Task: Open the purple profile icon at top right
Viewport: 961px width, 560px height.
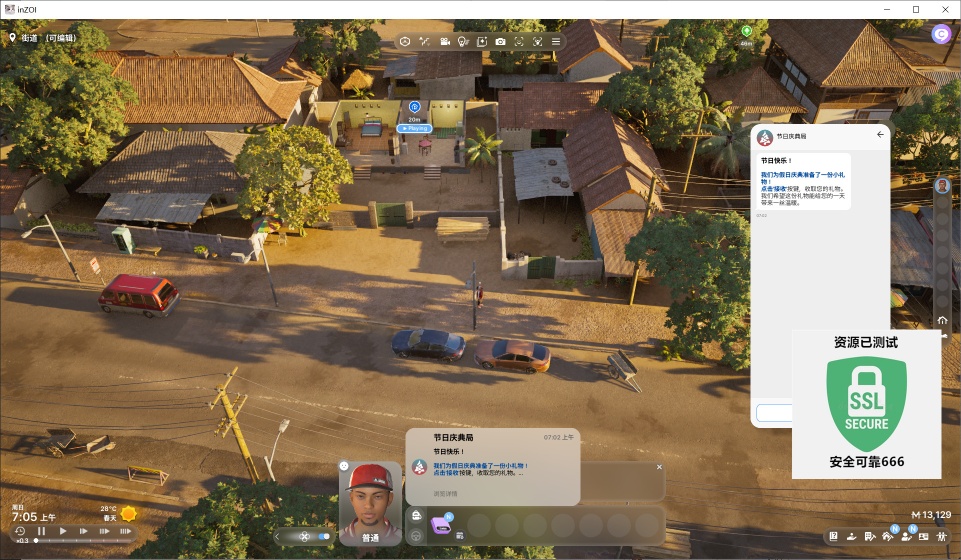Action: 941,34
